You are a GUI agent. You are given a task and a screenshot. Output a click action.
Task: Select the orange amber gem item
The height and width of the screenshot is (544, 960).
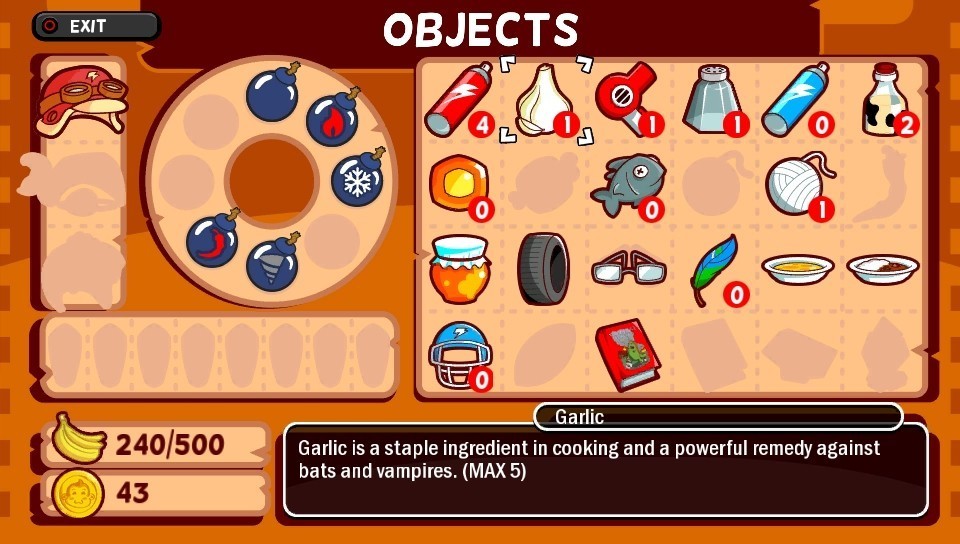(457, 184)
